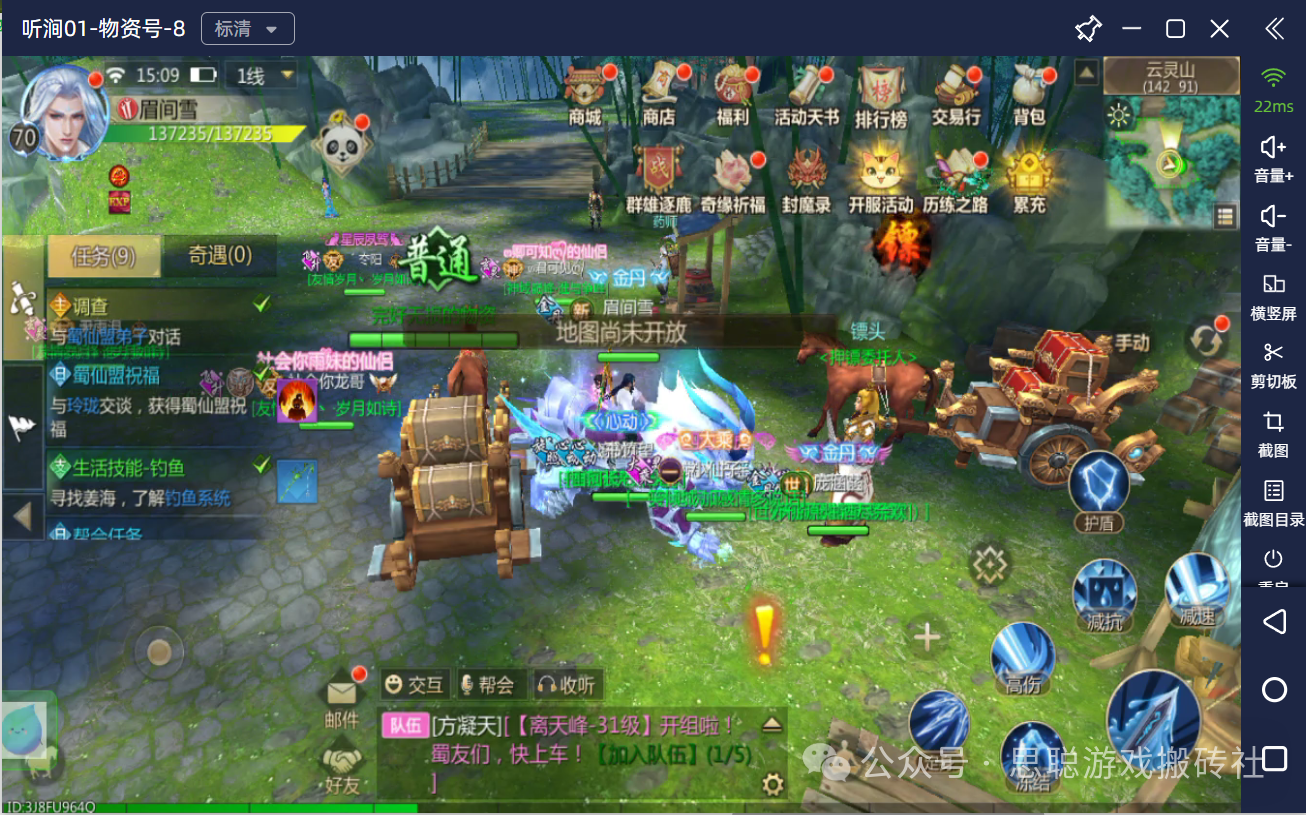Open the 背包 bag inventory
This screenshot has width=1306, height=815.
click(x=1029, y=92)
